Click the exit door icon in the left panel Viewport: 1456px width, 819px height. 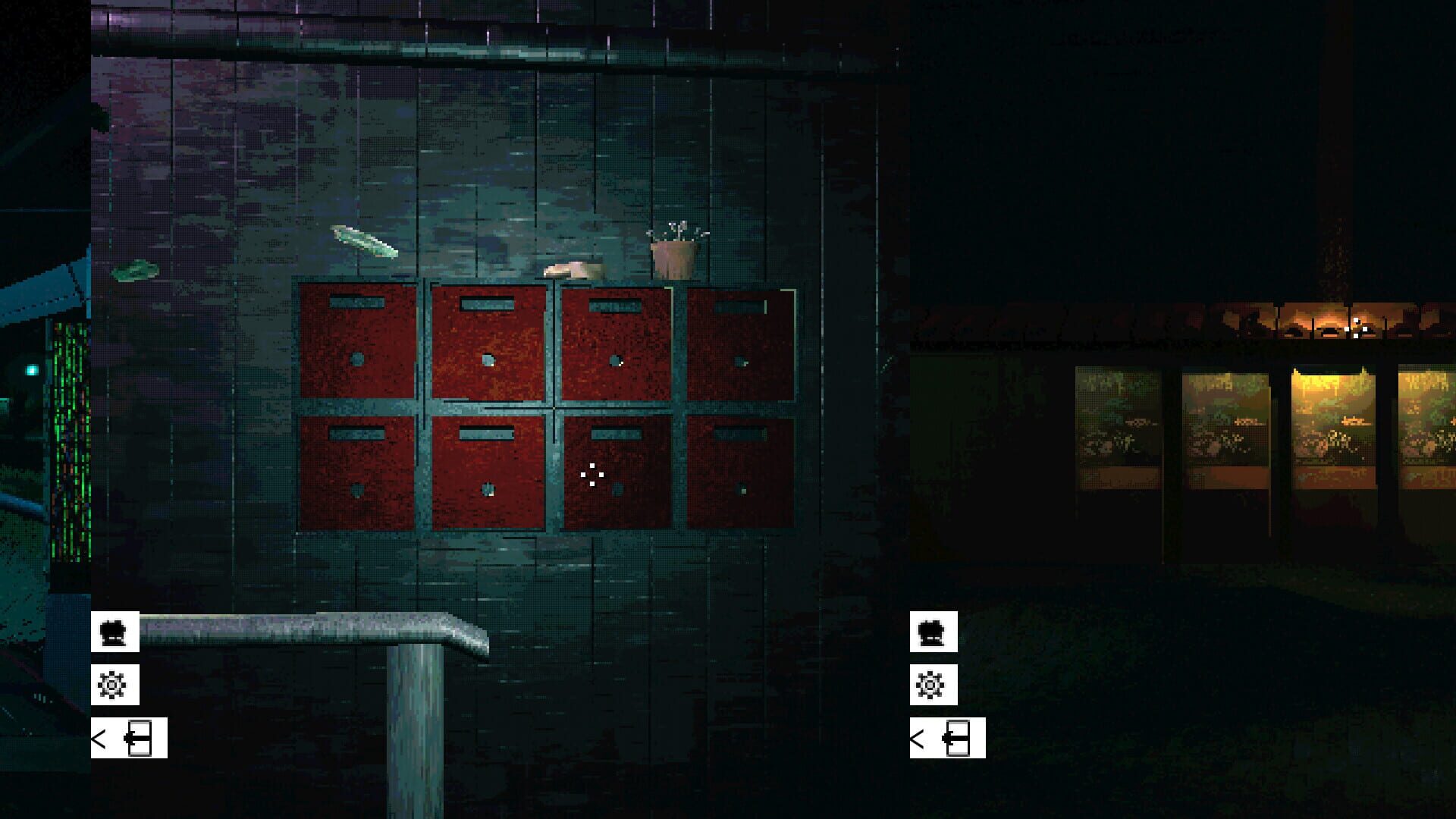[x=140, y=736]
